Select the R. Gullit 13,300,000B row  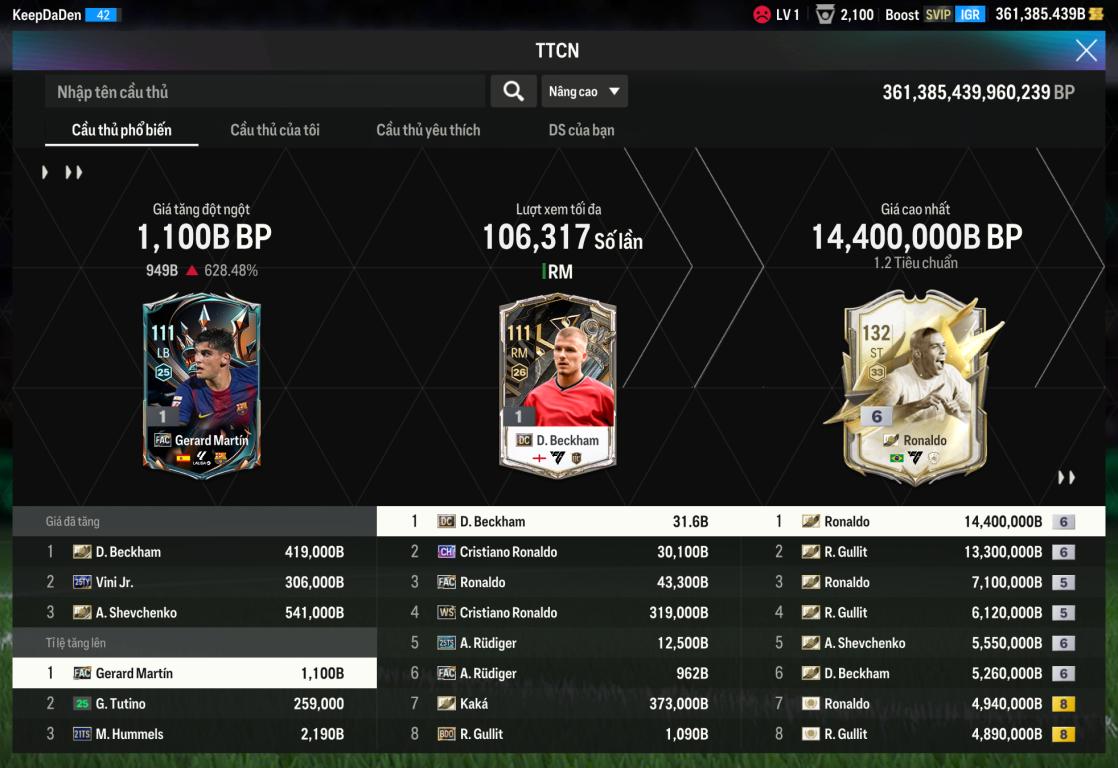point(923,552)
